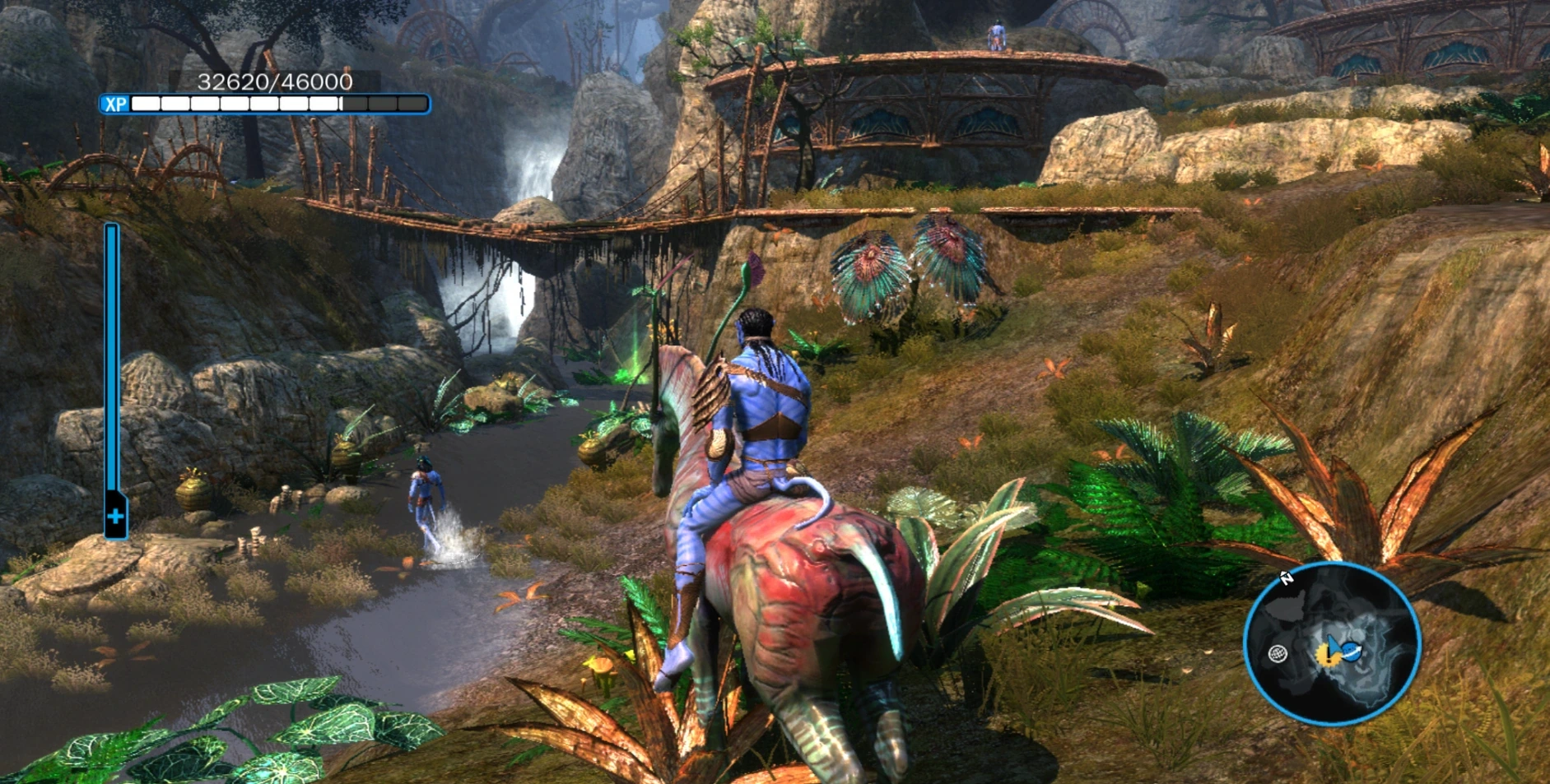Click the plus cross icon under the health bar
This screenshot has height=784, width=1550.
coord(114,517)
